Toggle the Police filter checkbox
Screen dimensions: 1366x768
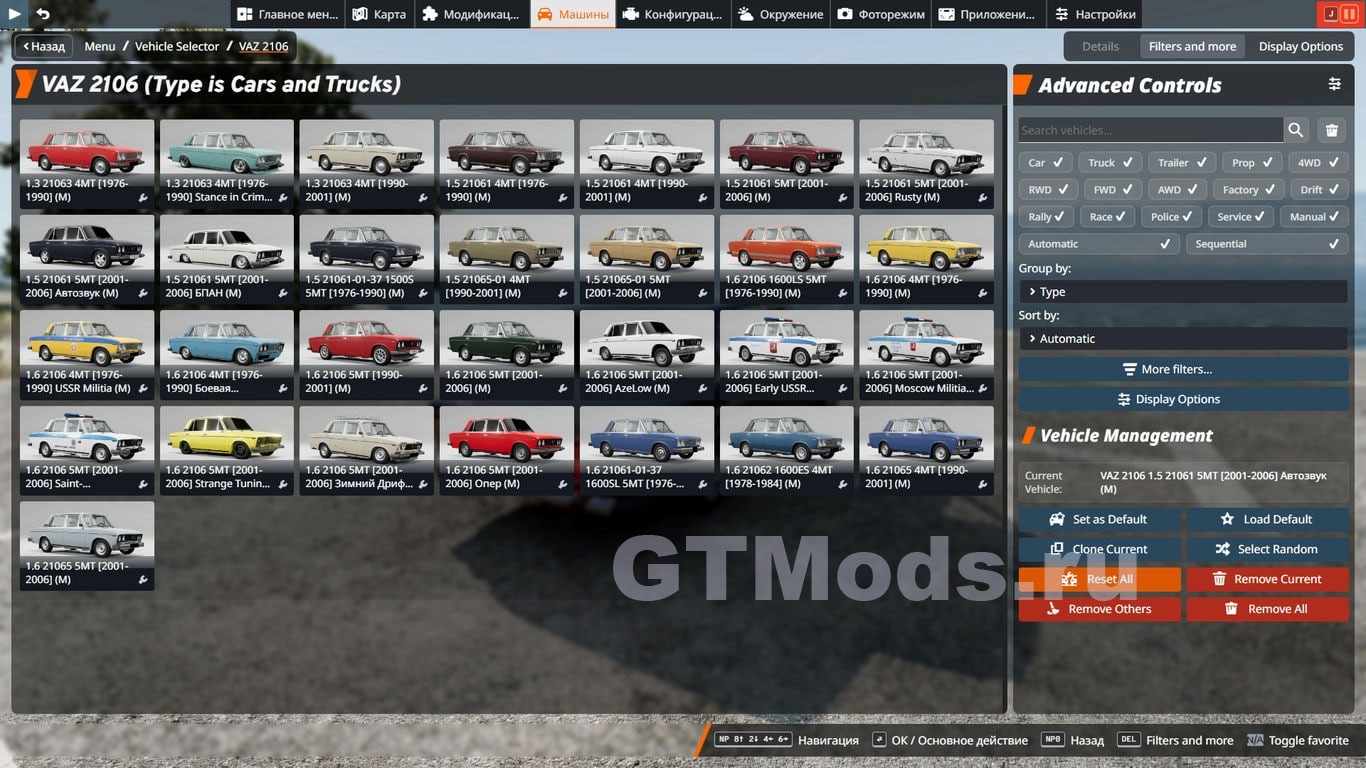coord(1172,217)
